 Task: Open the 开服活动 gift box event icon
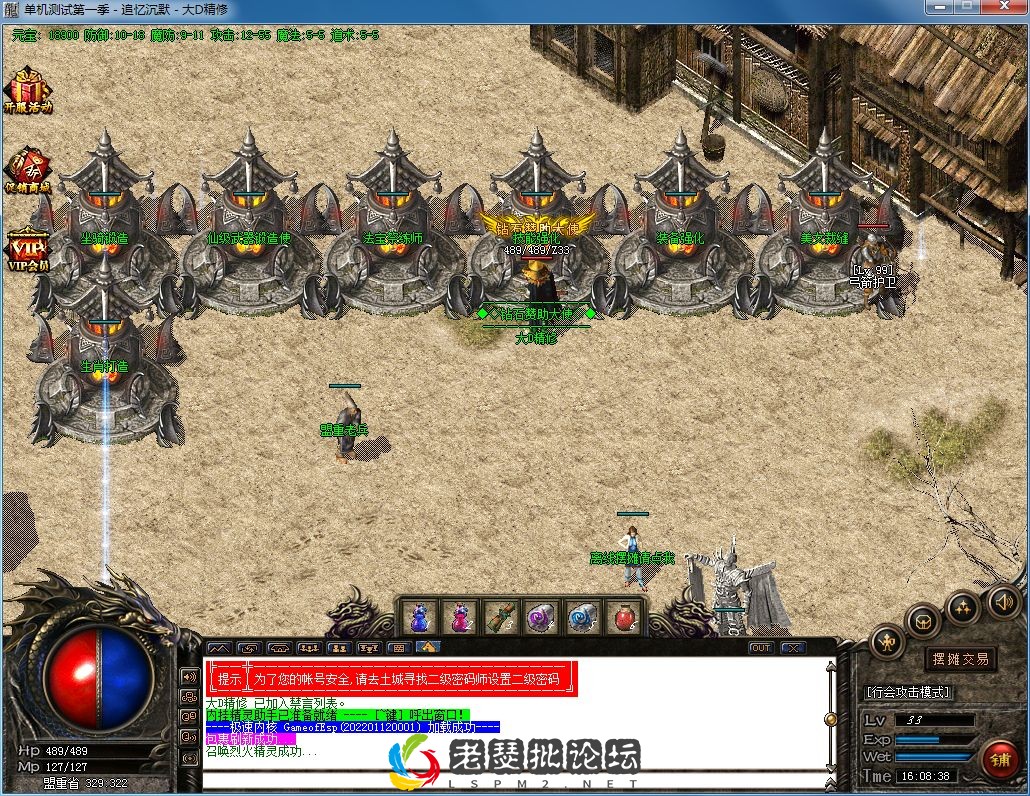tap(27, 89)
